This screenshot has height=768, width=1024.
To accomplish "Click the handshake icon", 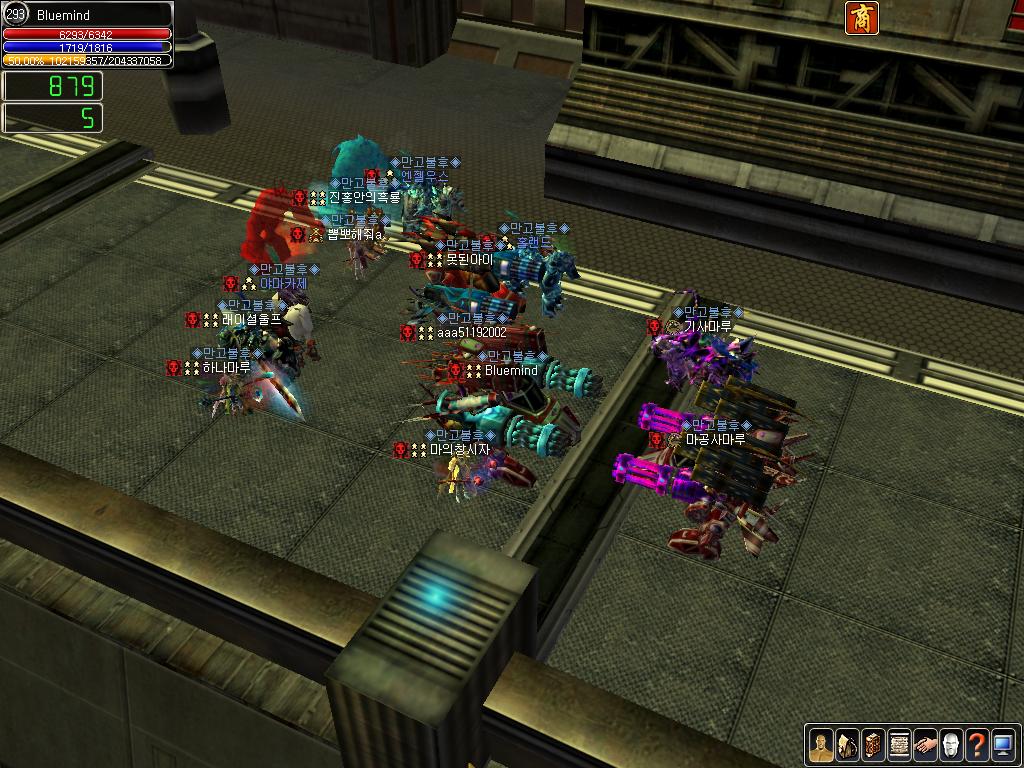I will [925, 745].
